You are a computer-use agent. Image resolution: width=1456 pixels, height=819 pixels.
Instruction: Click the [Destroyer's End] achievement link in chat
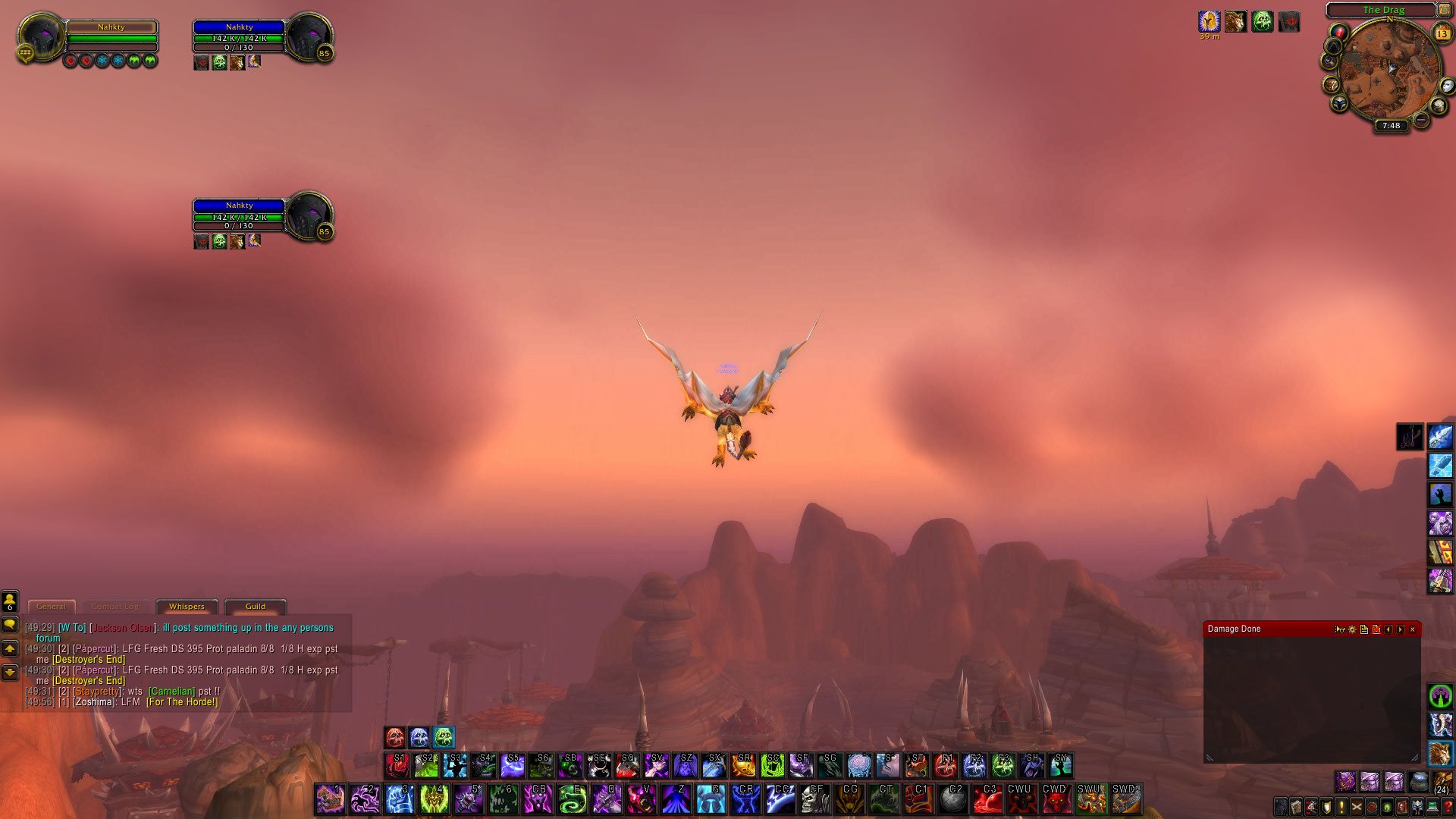coord(87,660)
